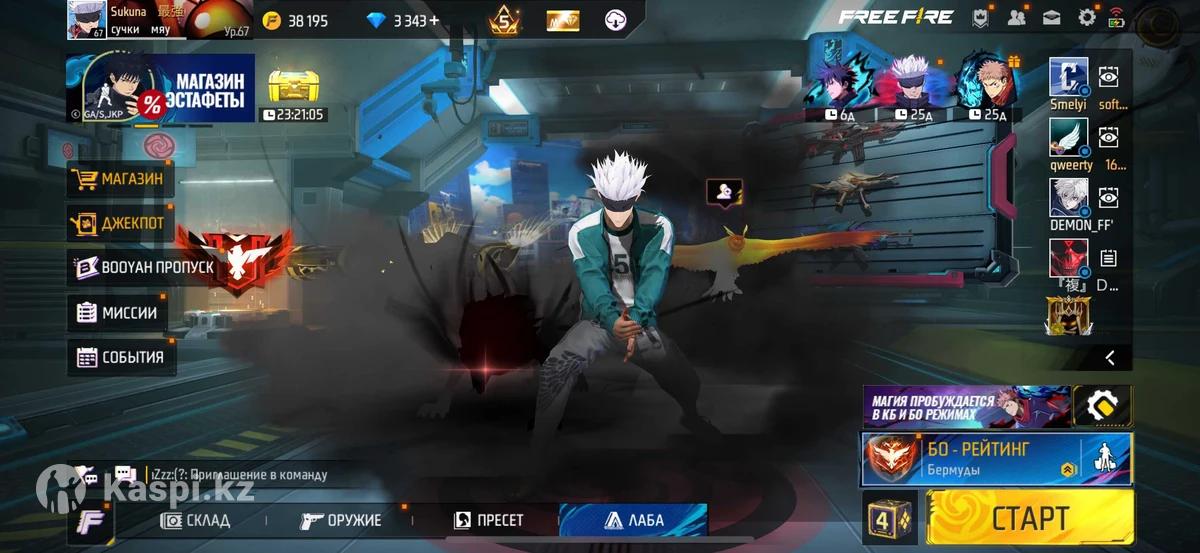1200x553 pixels.
Task: Open the Sukuna player profile avatar
Action: click(87, 20)
